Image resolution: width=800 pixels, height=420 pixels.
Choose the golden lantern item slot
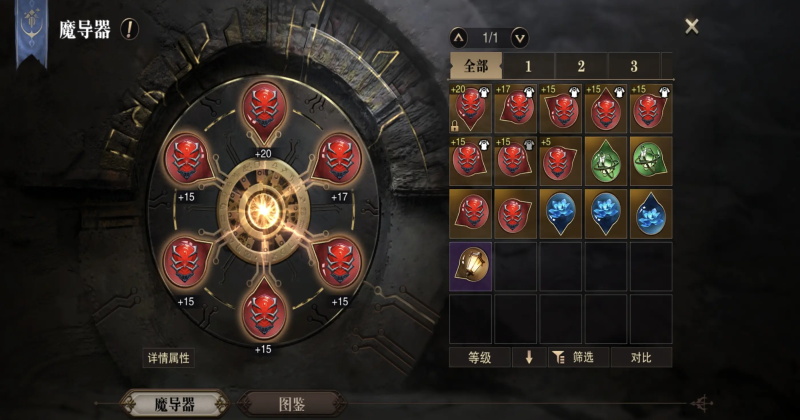coord(471,265)
